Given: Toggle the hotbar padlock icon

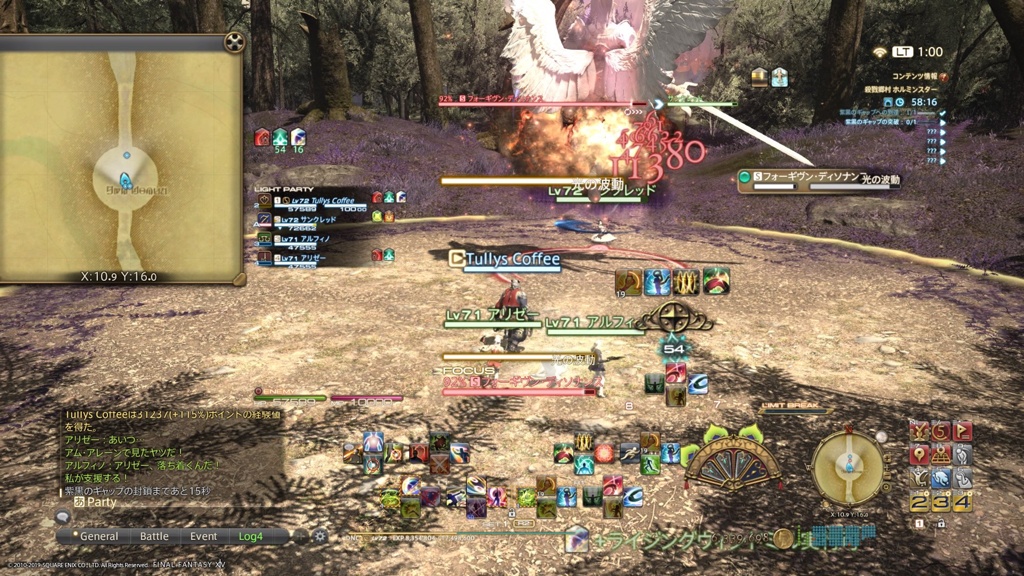Looking at the screenshot, I should (941, 524).
